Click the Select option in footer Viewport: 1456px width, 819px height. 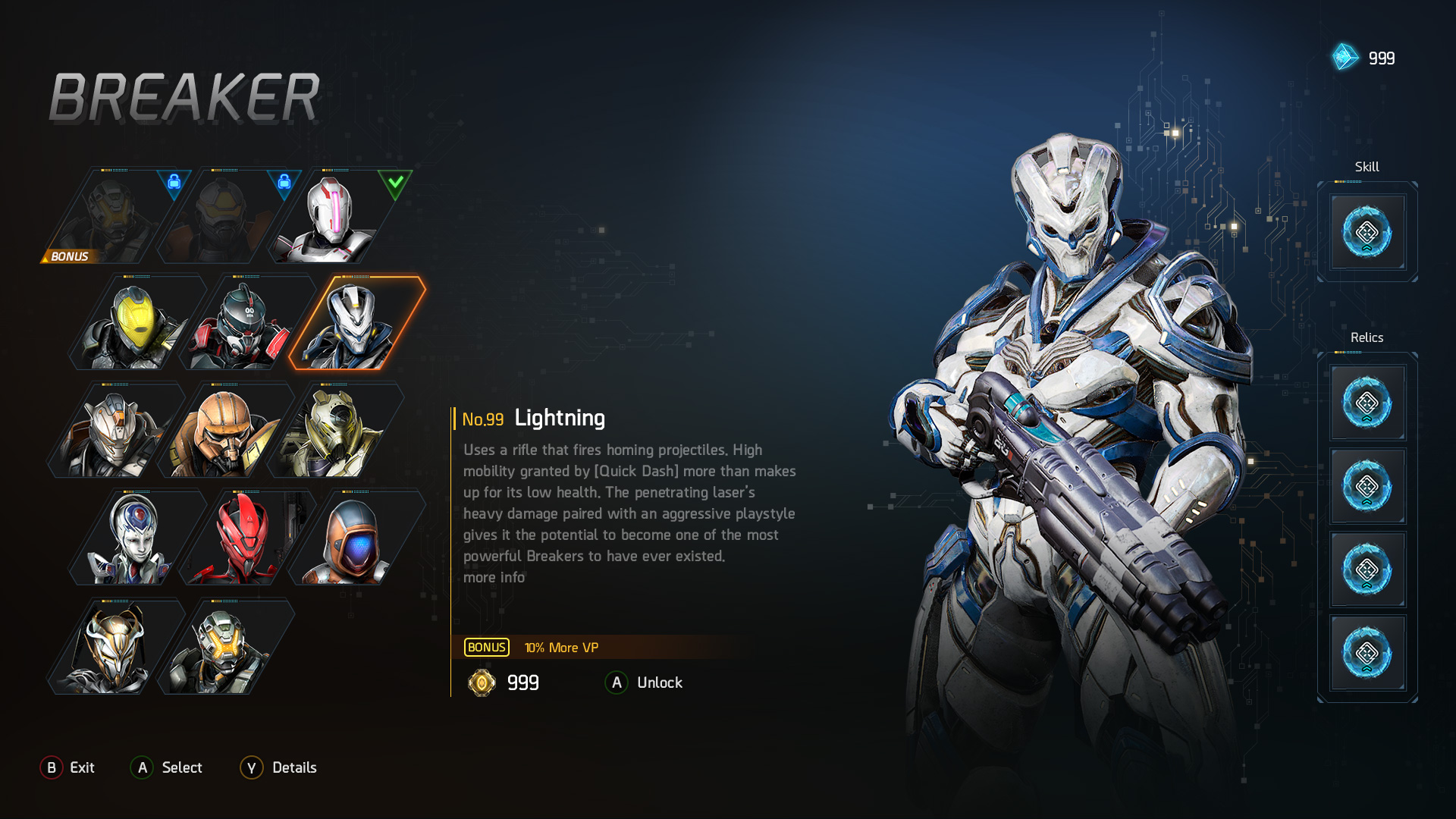[166, 767]
